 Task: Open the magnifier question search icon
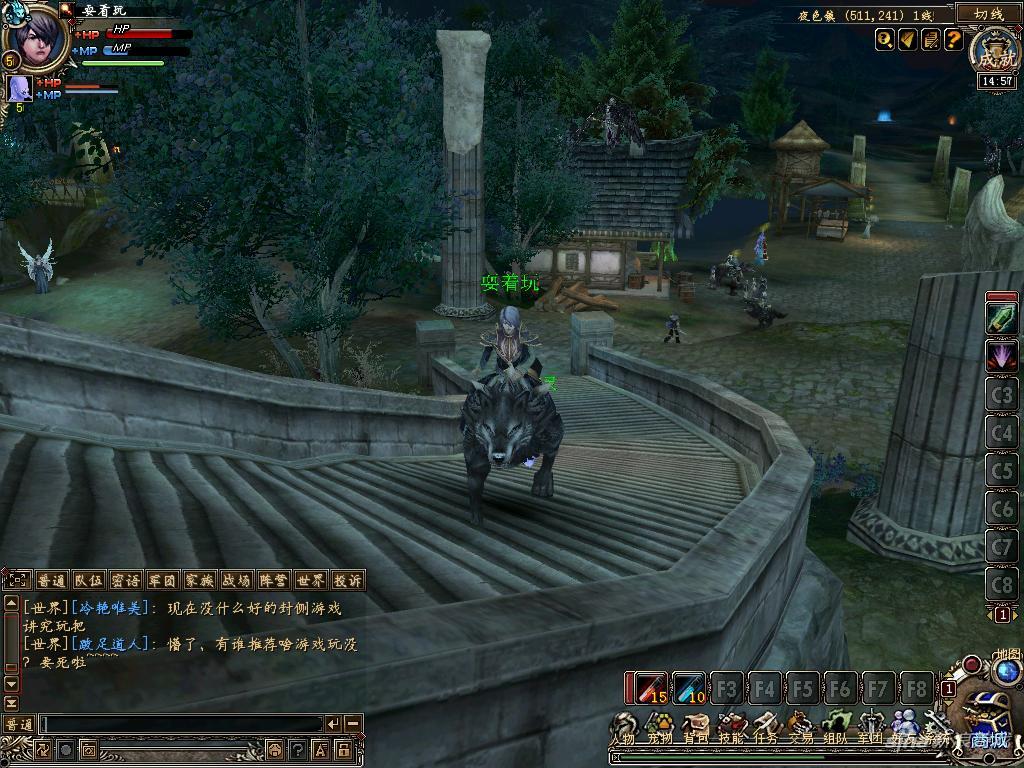pos(884,39)
